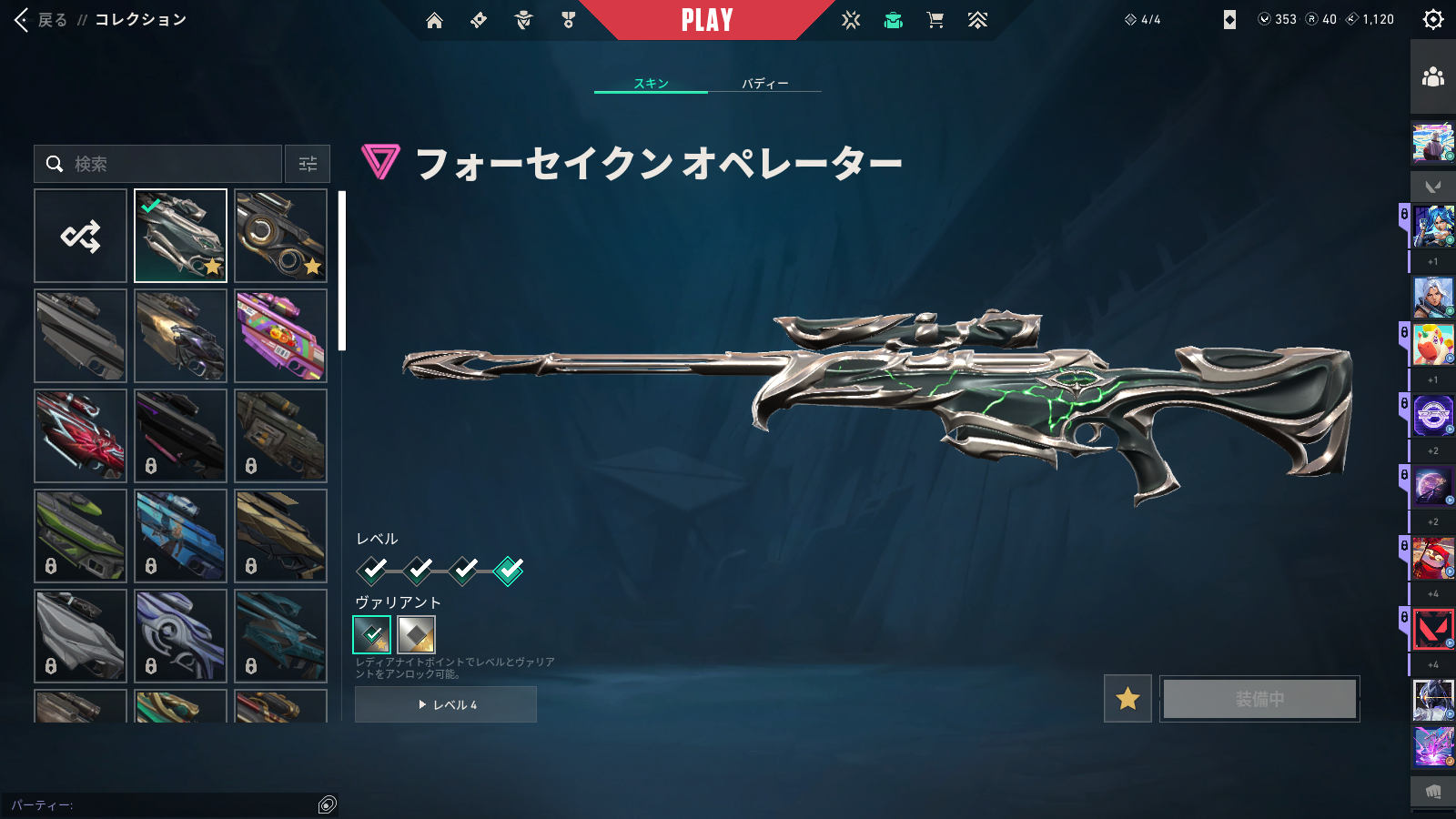Screen dimensions: 1456x819
Task: Select the final checked level diamond
Action: tap(509, 571)
